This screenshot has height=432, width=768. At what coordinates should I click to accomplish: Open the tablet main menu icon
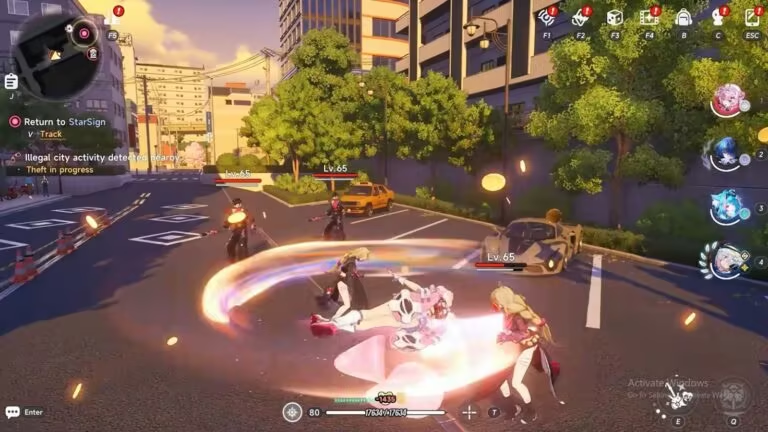(752, 17)
